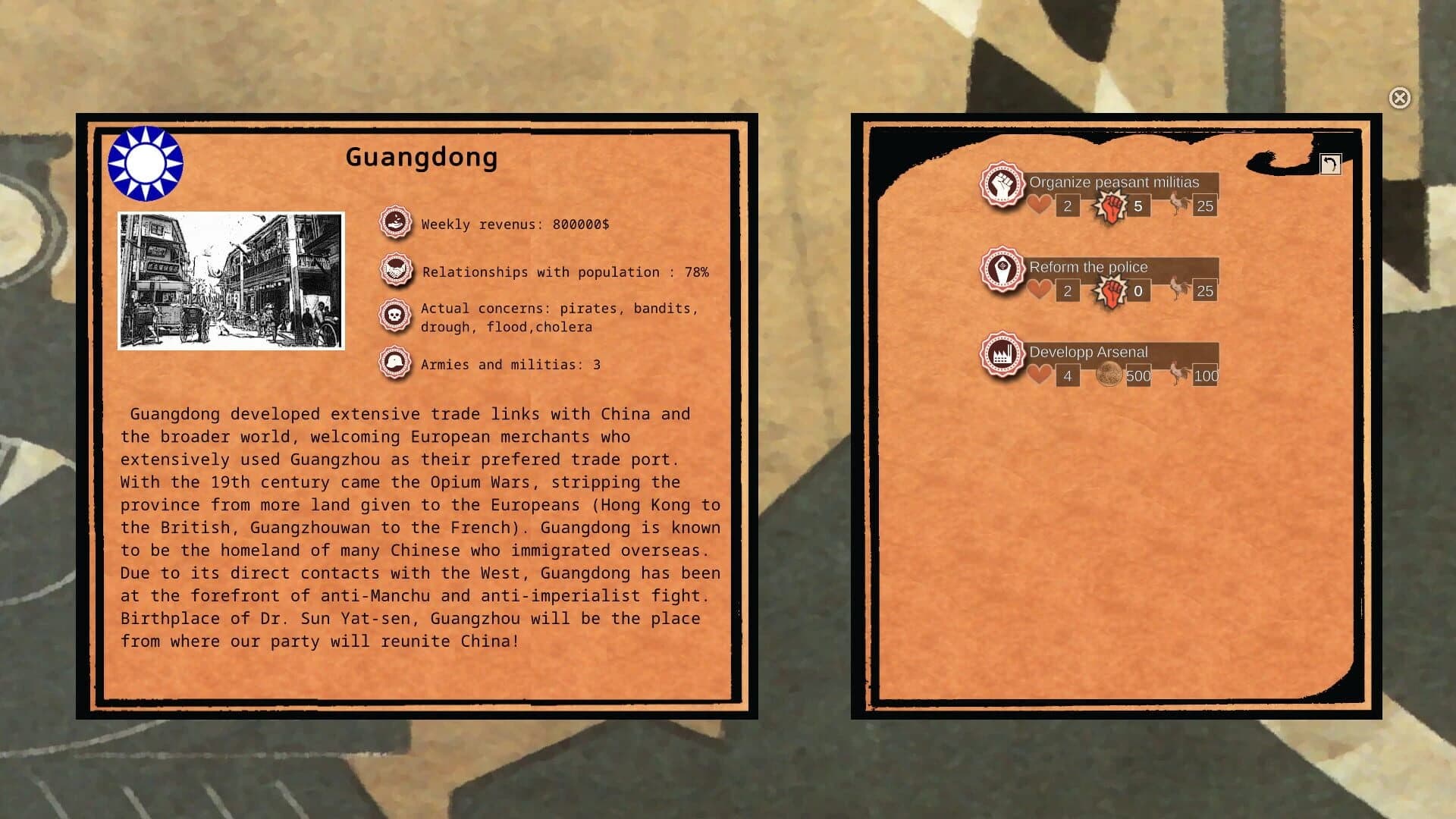The image size is (1456, 819).
Task: Select the skull icon for actual concerns
Action: 394,315
